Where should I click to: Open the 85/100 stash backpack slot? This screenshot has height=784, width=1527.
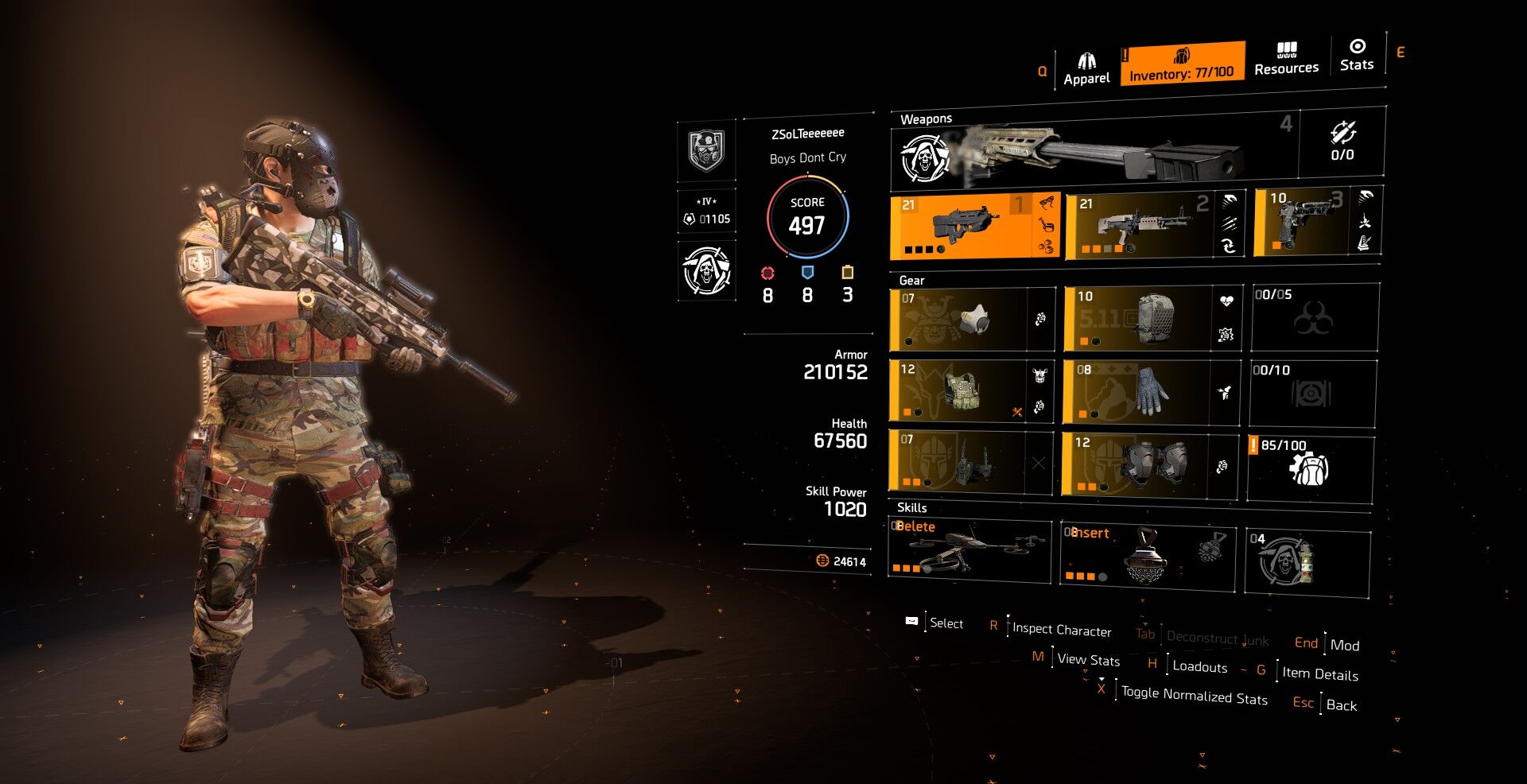1310,468
